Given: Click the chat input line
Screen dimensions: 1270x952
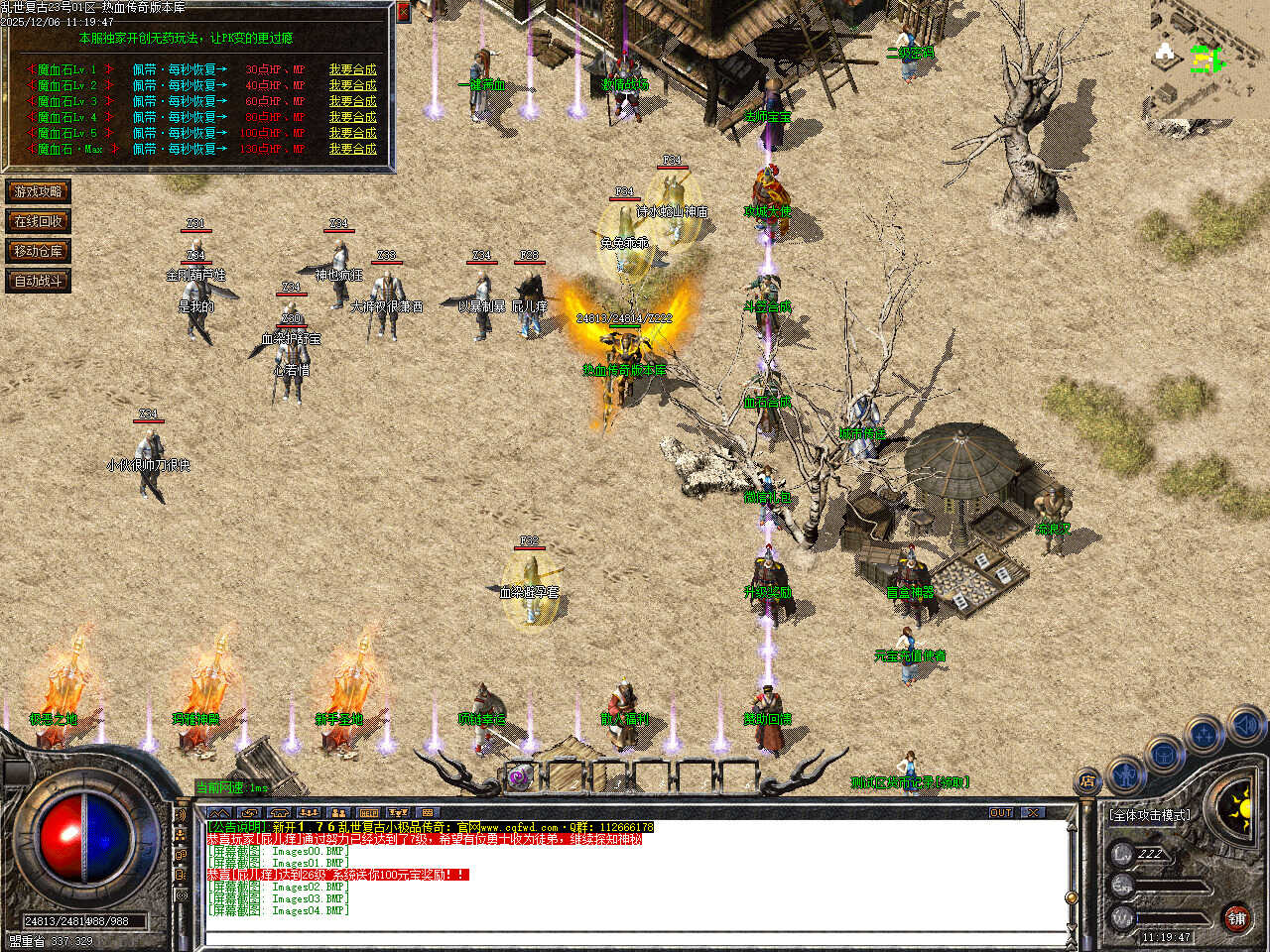Looking at the screenshot, I should (635, 937).
